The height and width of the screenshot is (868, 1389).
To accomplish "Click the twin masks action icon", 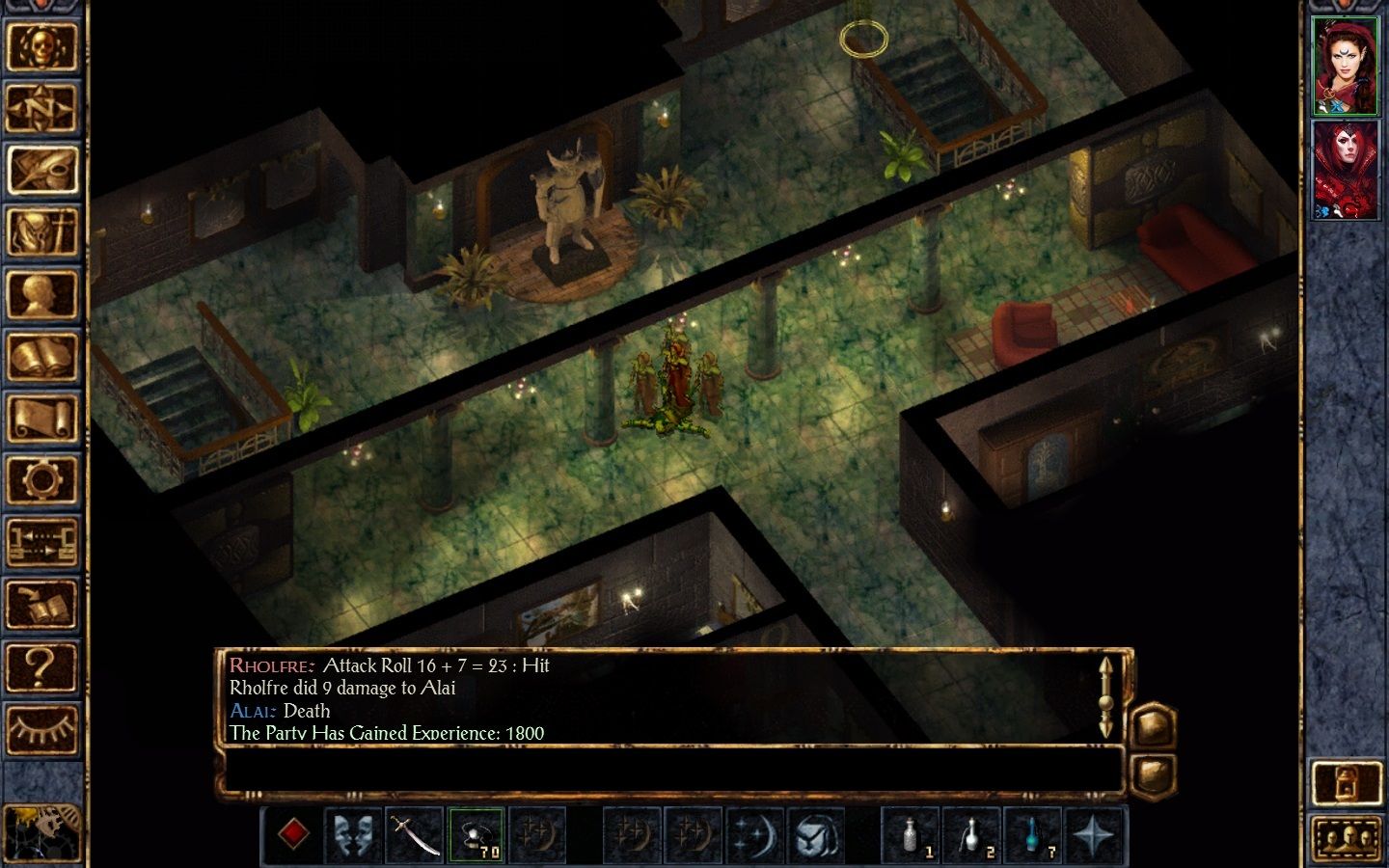I will [354, 835].
